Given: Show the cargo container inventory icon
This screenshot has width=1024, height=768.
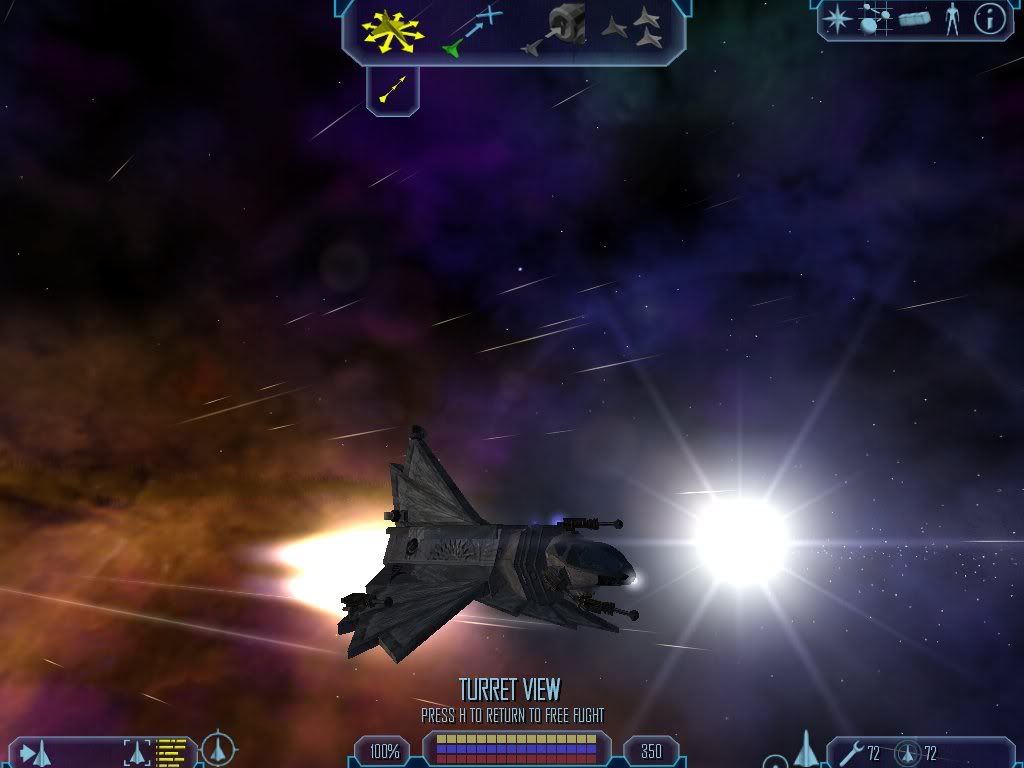Looking at the screenshot, I should click(x=914, y=19).
